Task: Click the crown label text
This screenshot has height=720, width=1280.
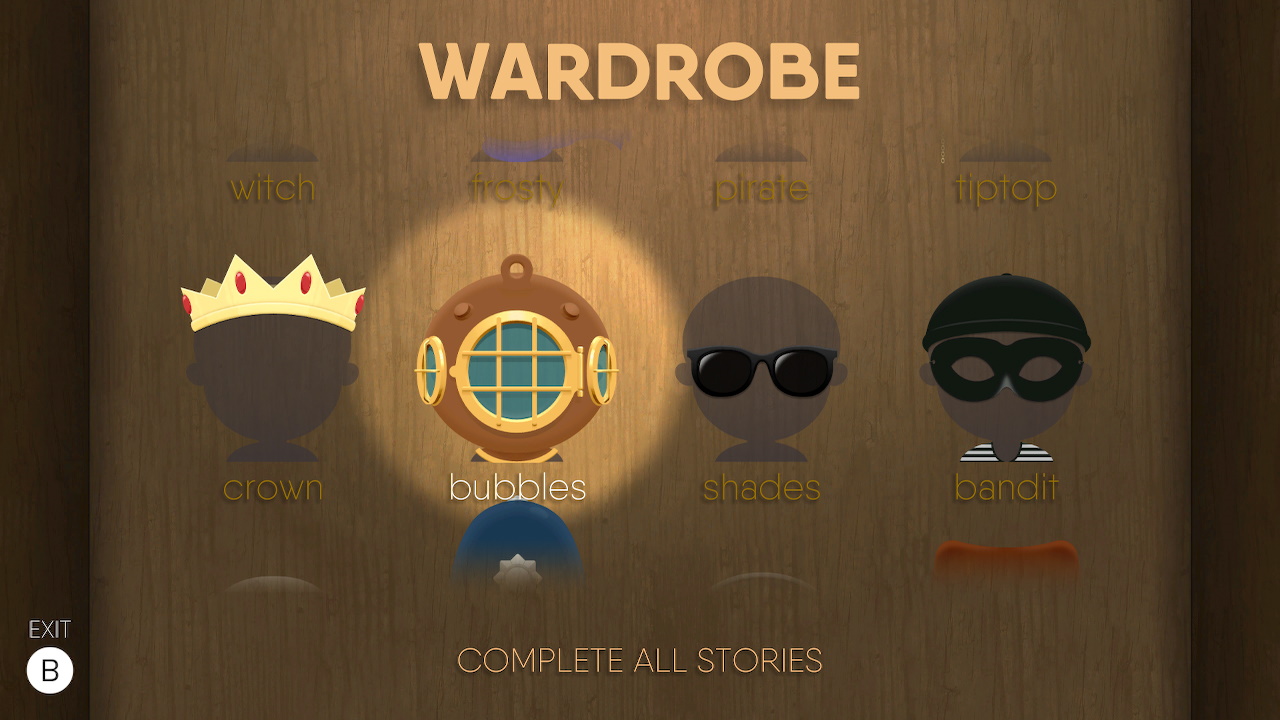Action: [x=272, y=488]
